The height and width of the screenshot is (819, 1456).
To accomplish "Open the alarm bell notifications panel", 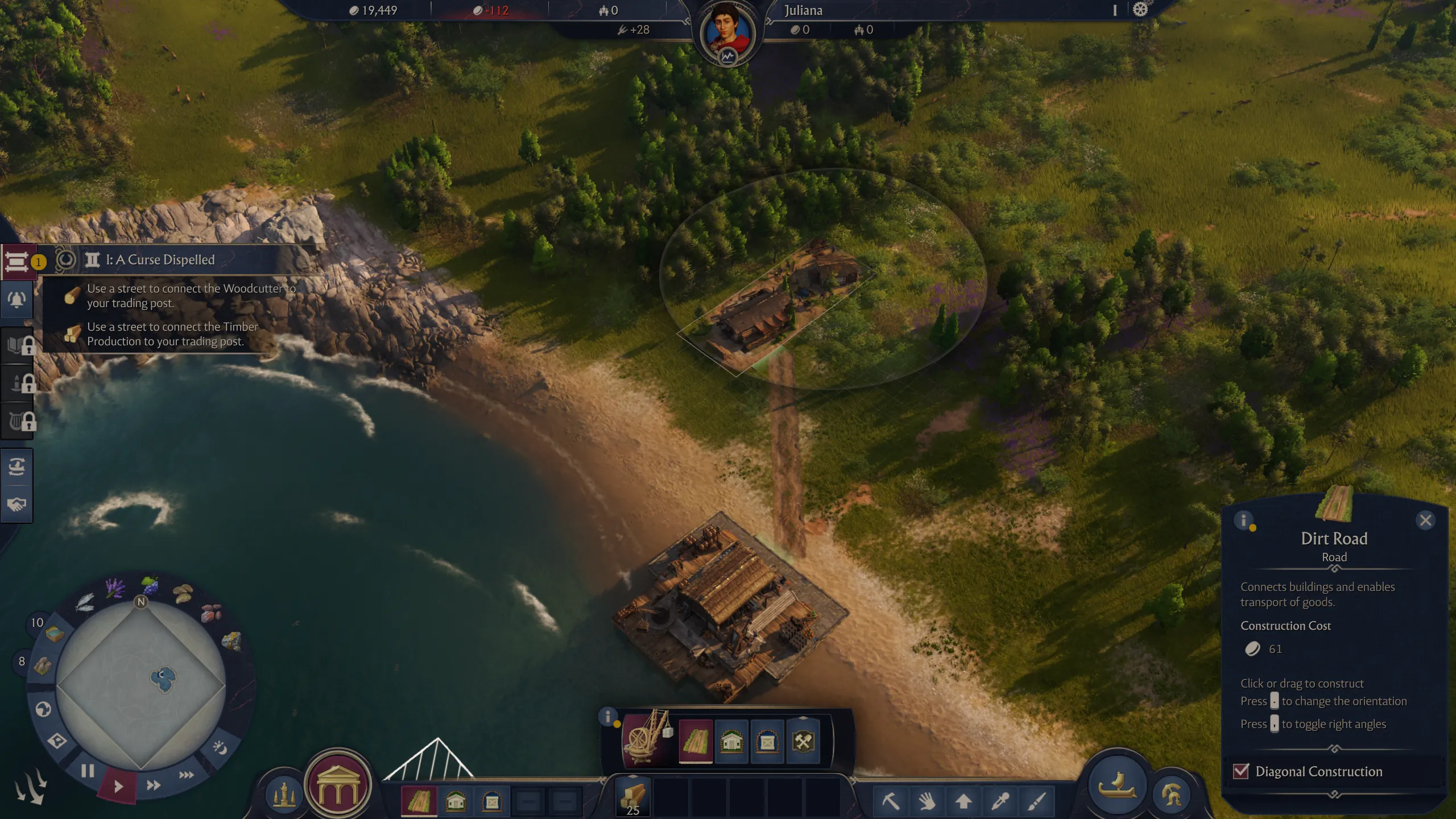I will click(x=17, y=300).
